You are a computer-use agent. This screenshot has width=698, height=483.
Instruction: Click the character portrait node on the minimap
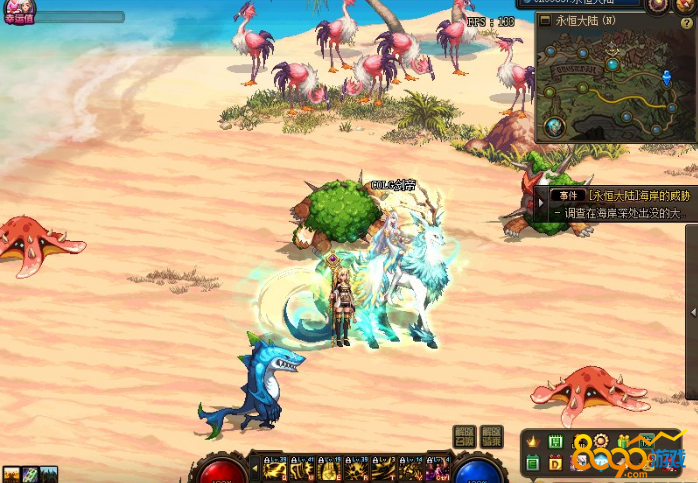point(555,127)
